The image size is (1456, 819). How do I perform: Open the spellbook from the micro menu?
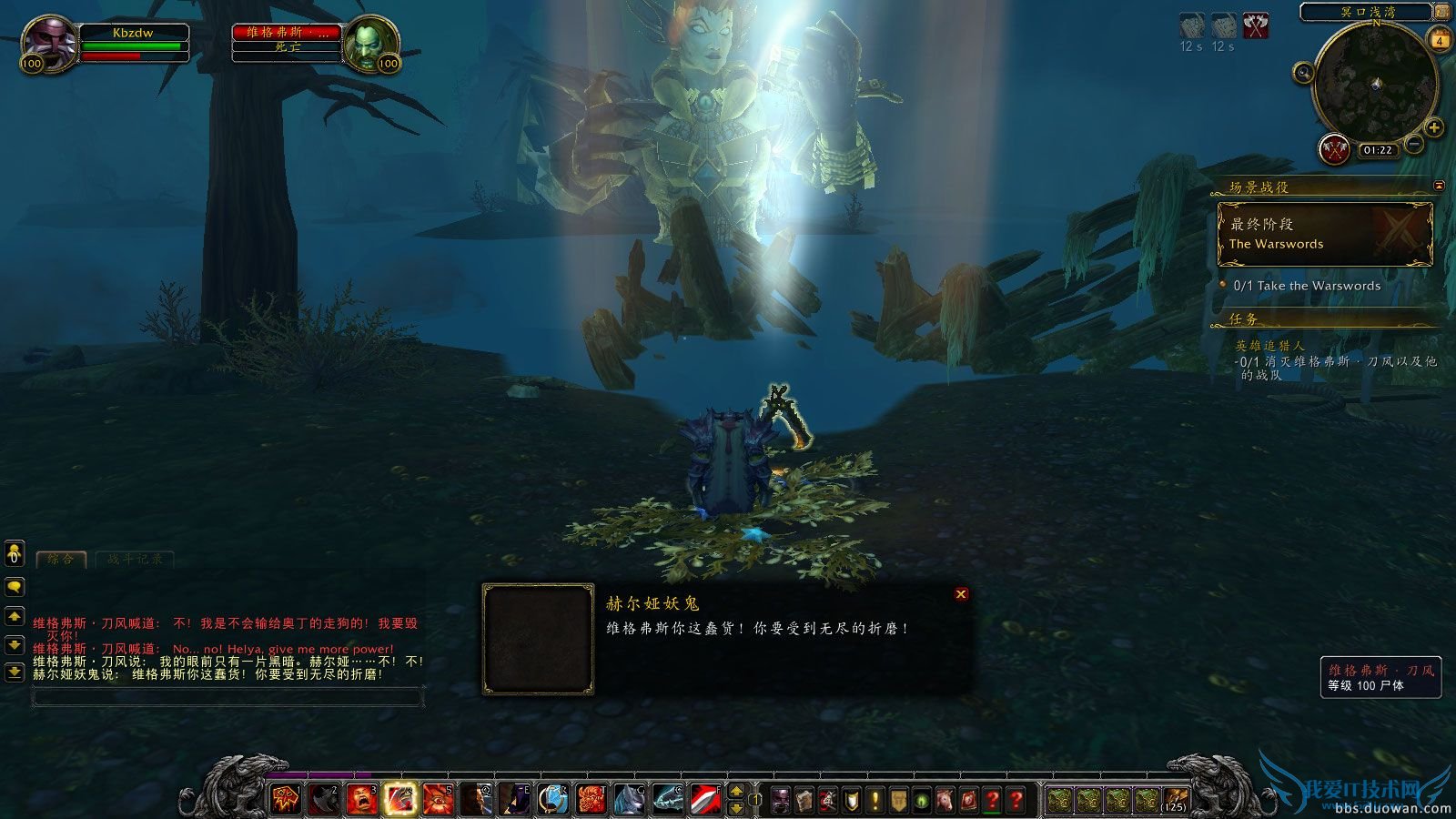click(804, 795)
